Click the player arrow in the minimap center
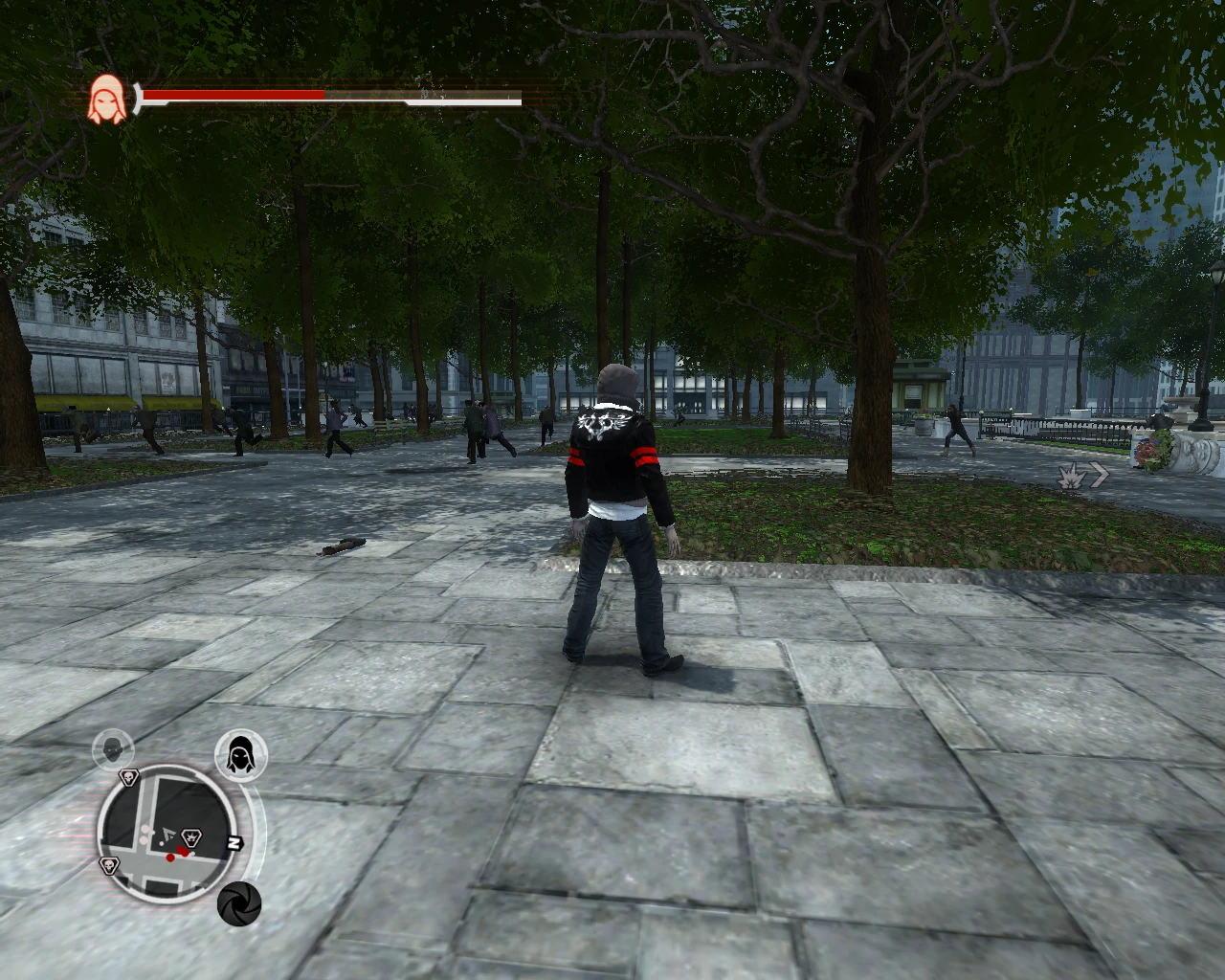This screenshot has width=1225, height=980. [169, 835]
